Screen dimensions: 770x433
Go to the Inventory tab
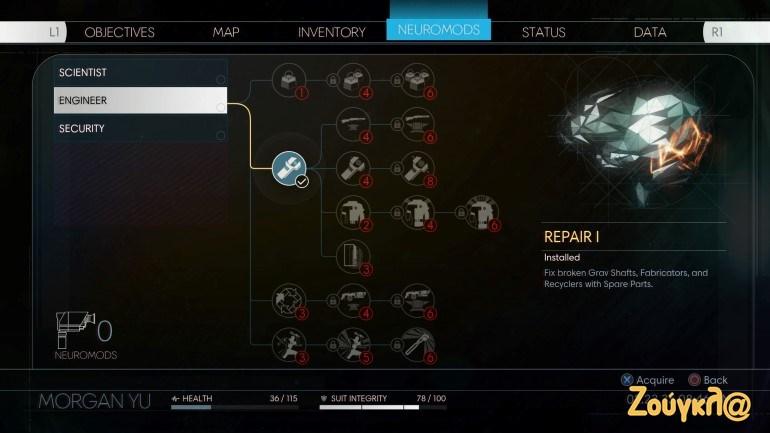click(332, 32)
